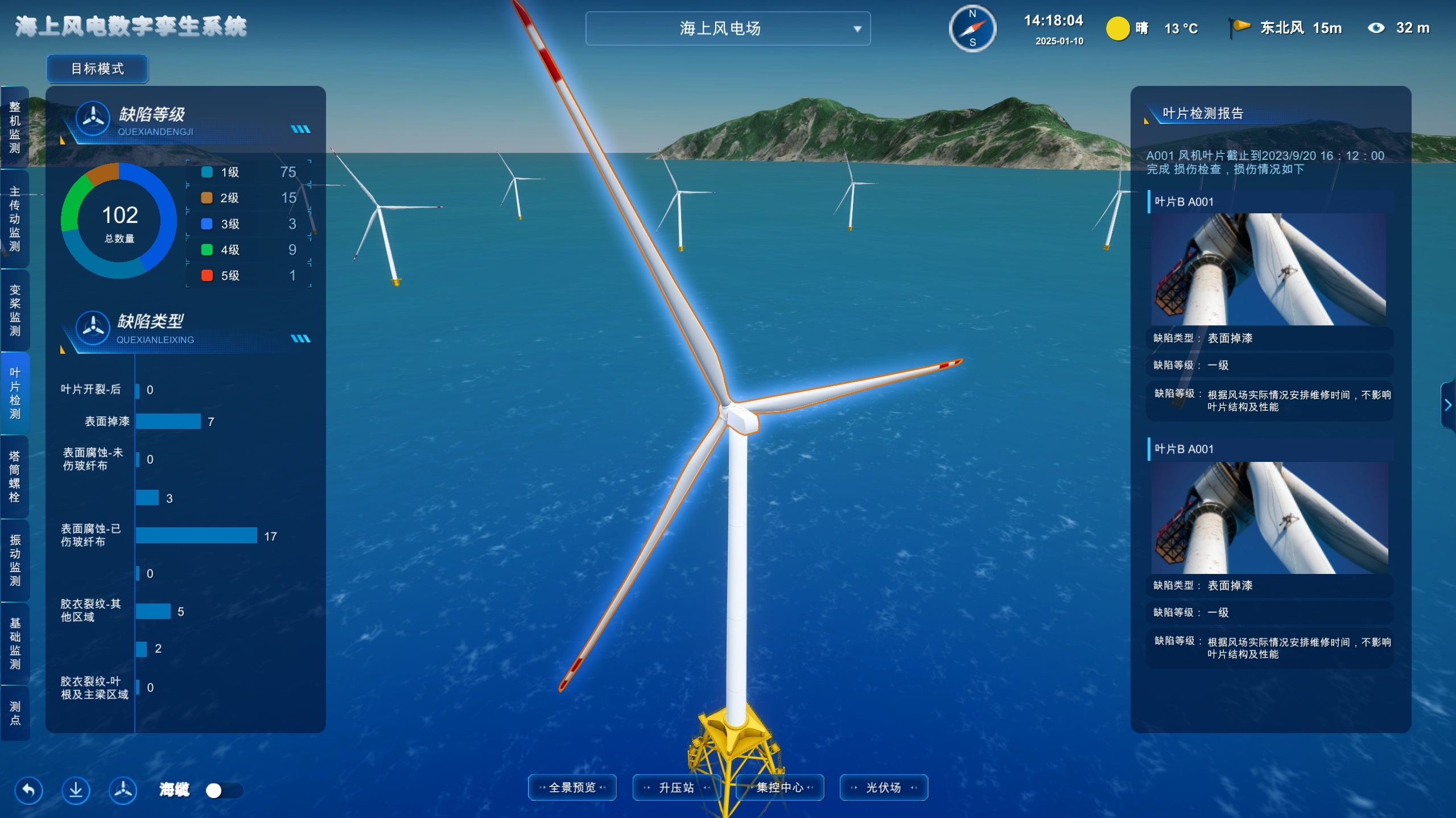Screen dimensions: 1456x818
Task: Switch to the 振动监测 tab
Action: coord(15,560)
